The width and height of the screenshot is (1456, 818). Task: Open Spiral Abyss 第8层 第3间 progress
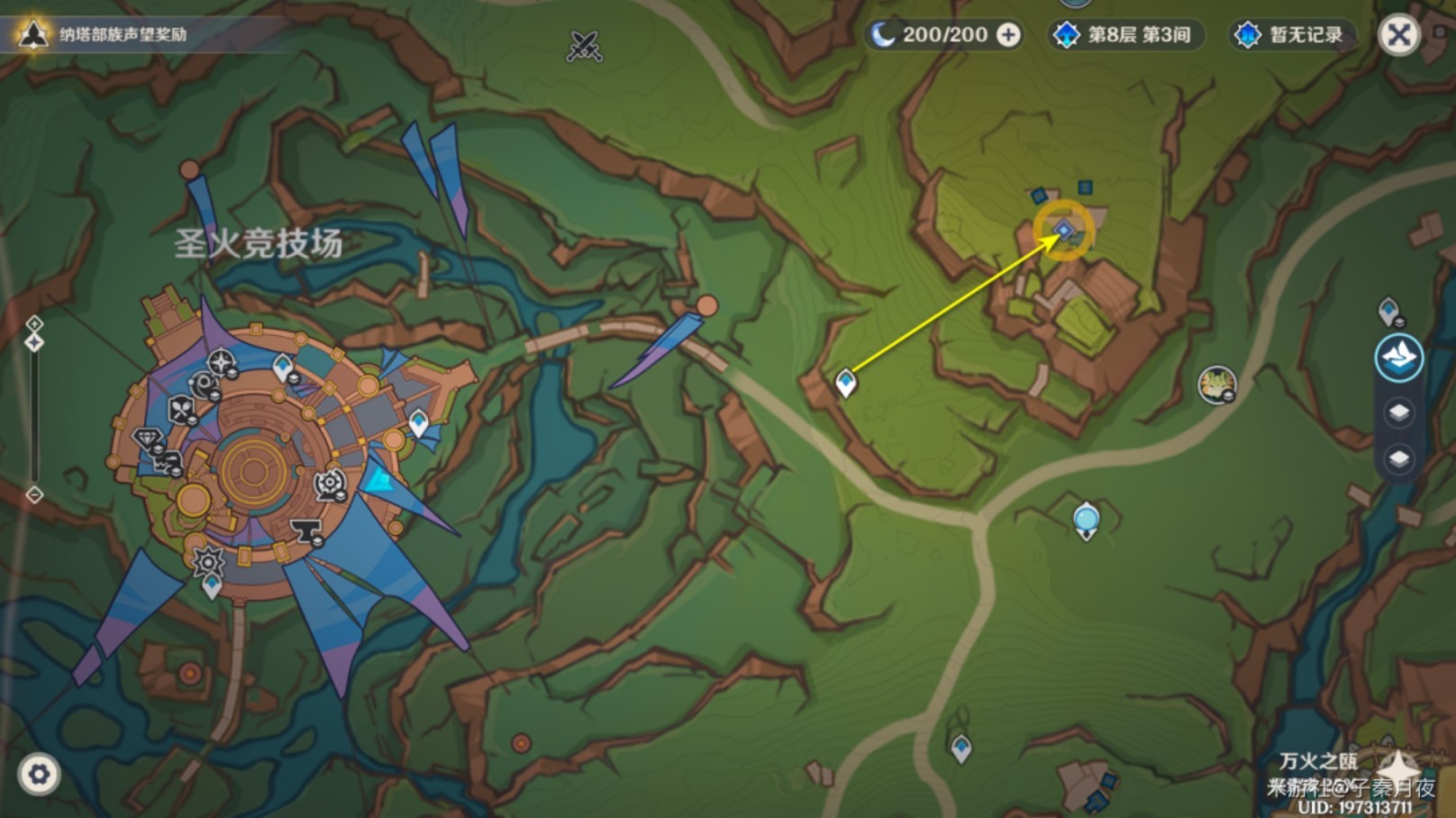click(x=1125, y=35)
